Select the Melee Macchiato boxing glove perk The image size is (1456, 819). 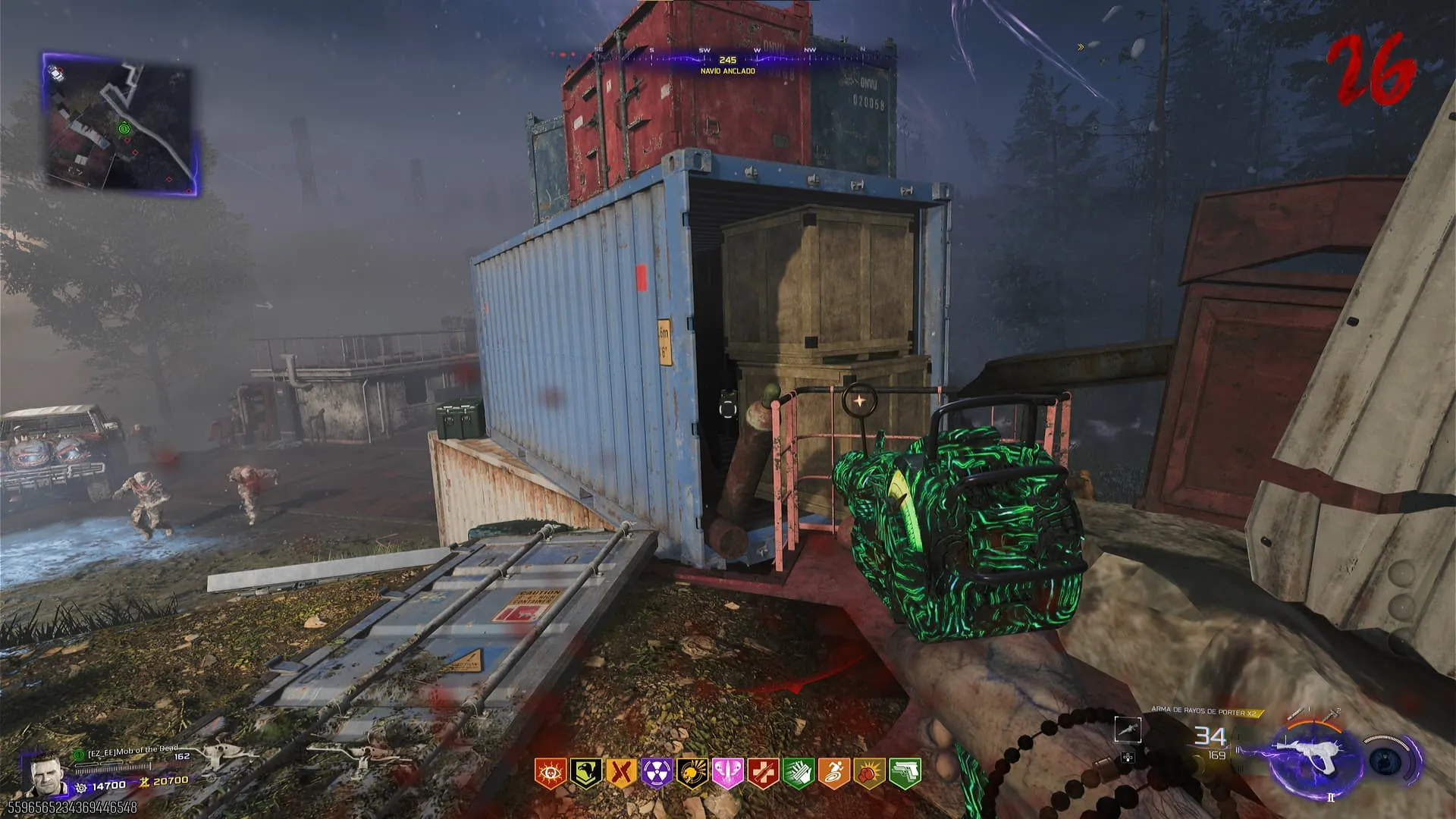point(869,773)
